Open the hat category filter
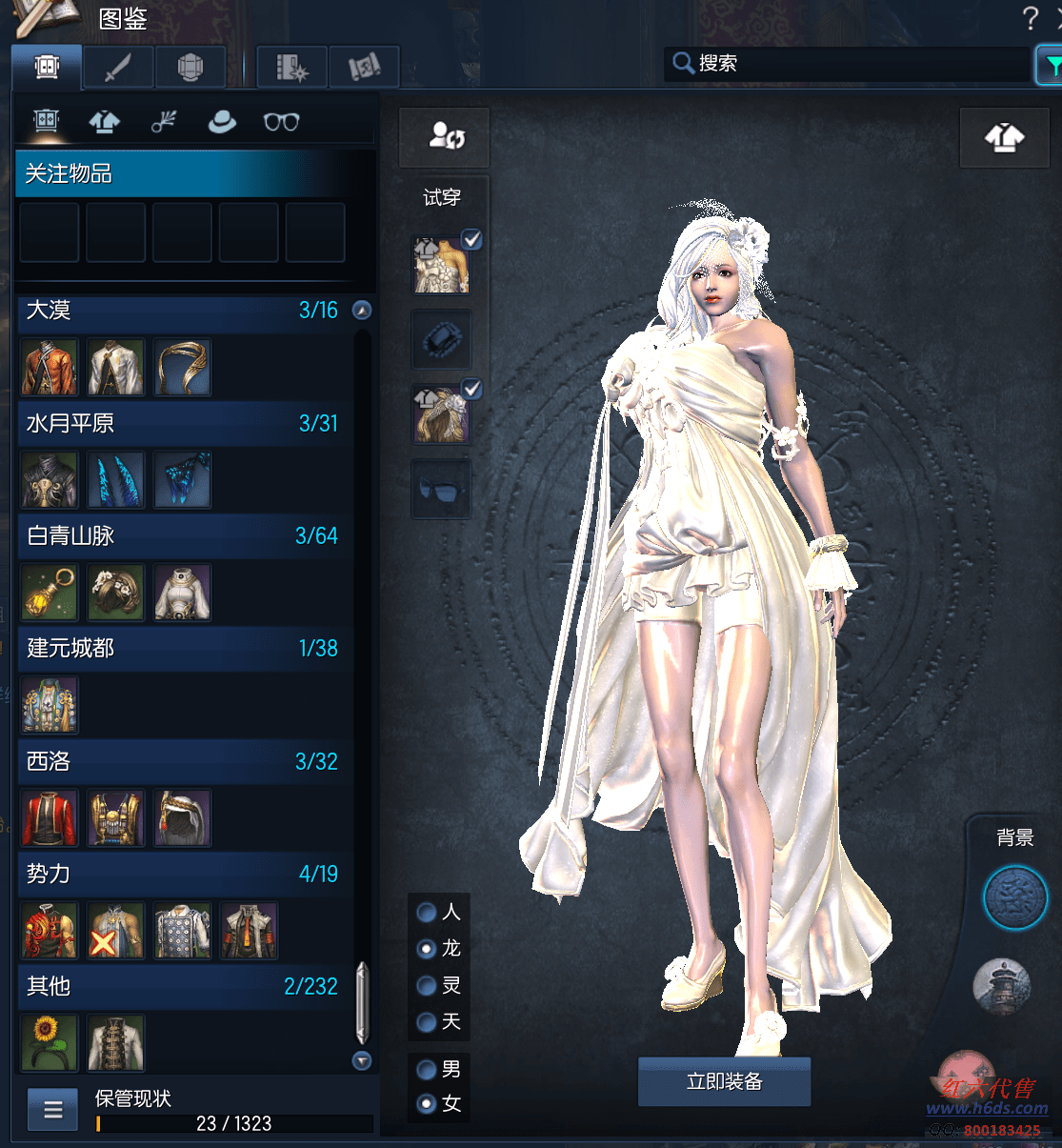 tap(222, 122)
